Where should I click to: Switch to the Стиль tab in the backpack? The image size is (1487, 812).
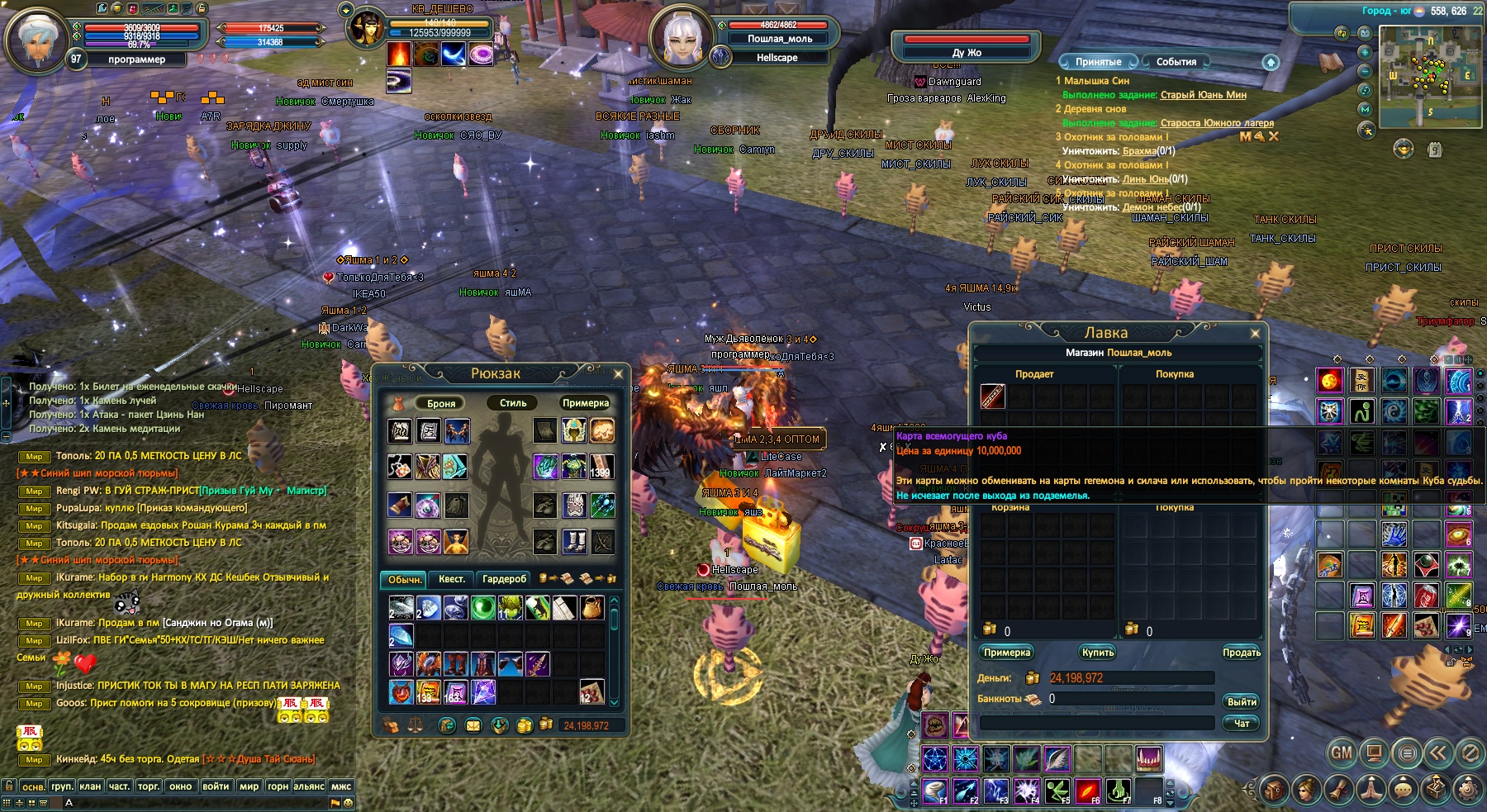tap(512, 403)
